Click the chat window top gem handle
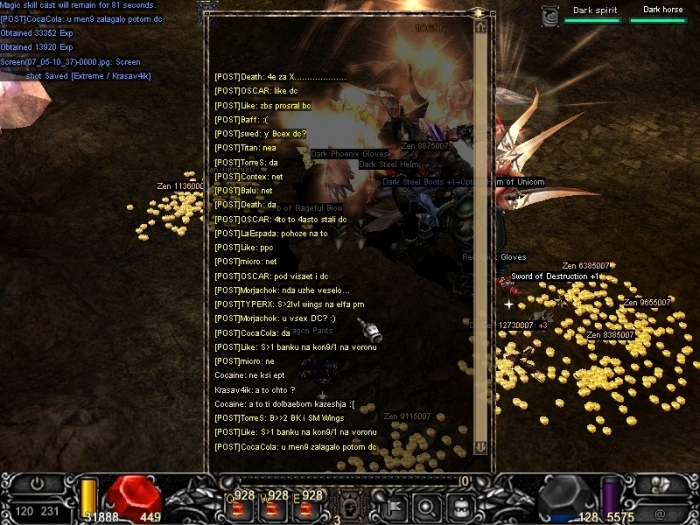 [478, 12]
